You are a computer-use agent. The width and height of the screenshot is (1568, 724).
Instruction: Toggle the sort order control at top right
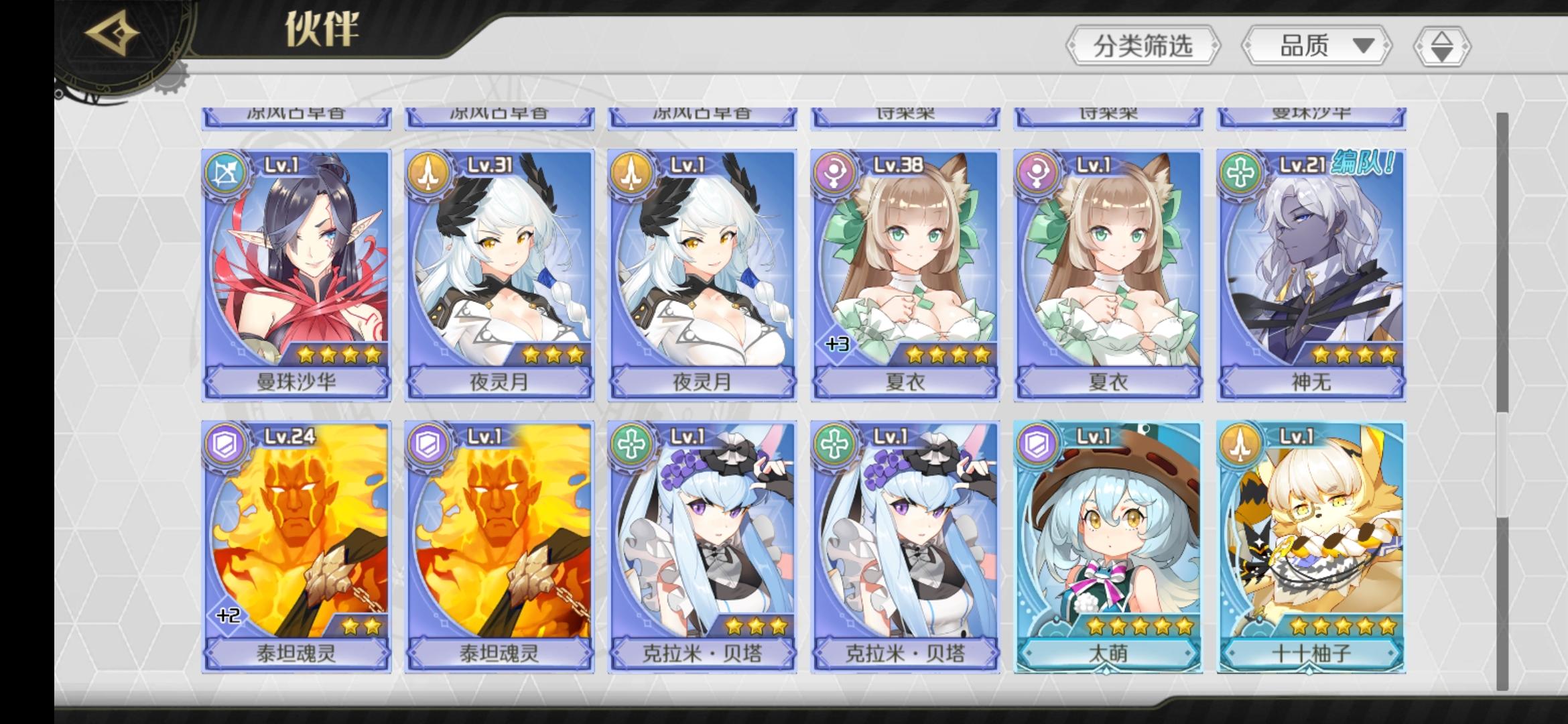pyautogui.click(x=1441, y=46)
